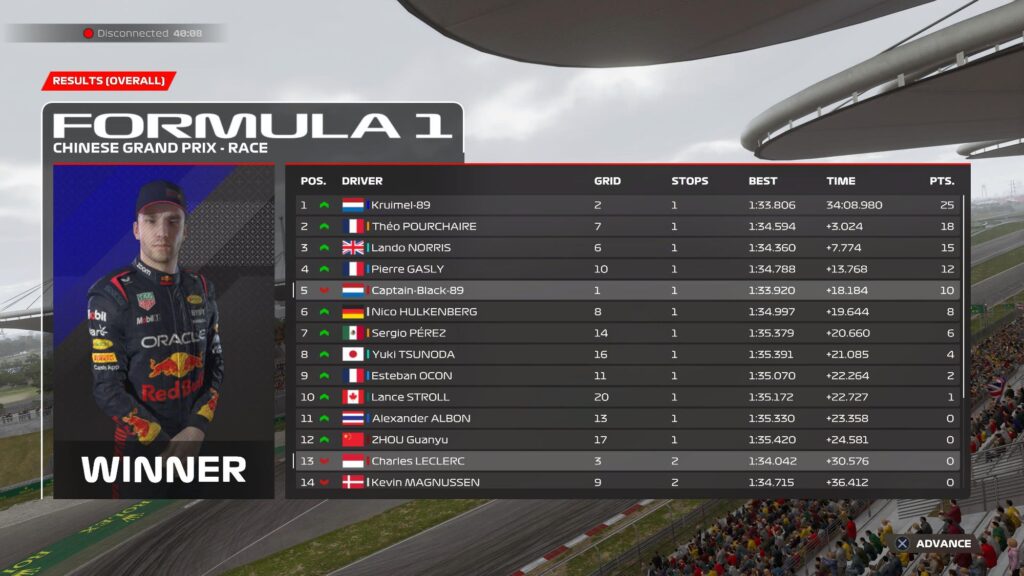Click the results list scrollbar

pyautogui.click(x=966, y=298)
